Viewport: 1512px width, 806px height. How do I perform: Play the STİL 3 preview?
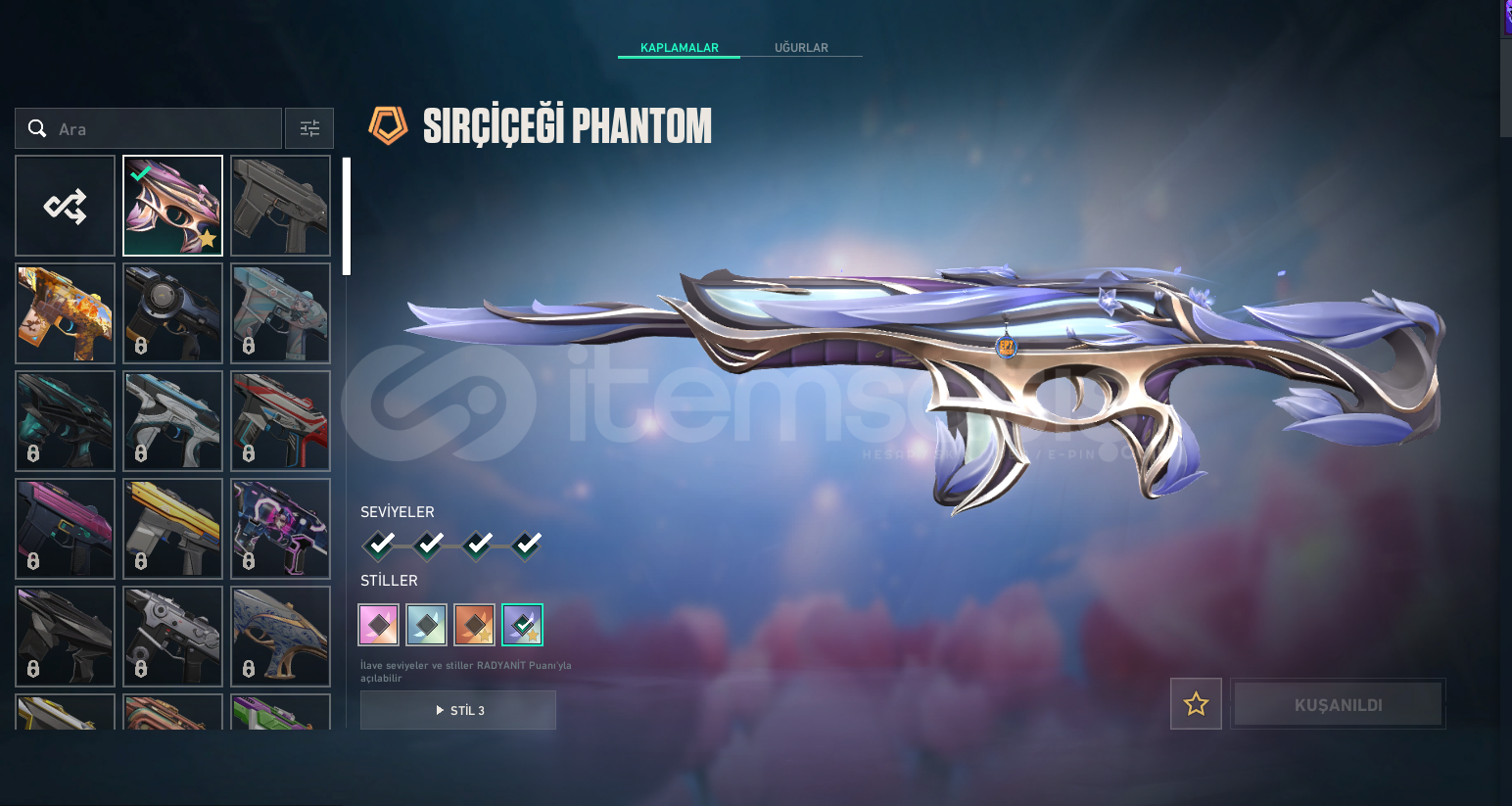[x=458, y=710]
